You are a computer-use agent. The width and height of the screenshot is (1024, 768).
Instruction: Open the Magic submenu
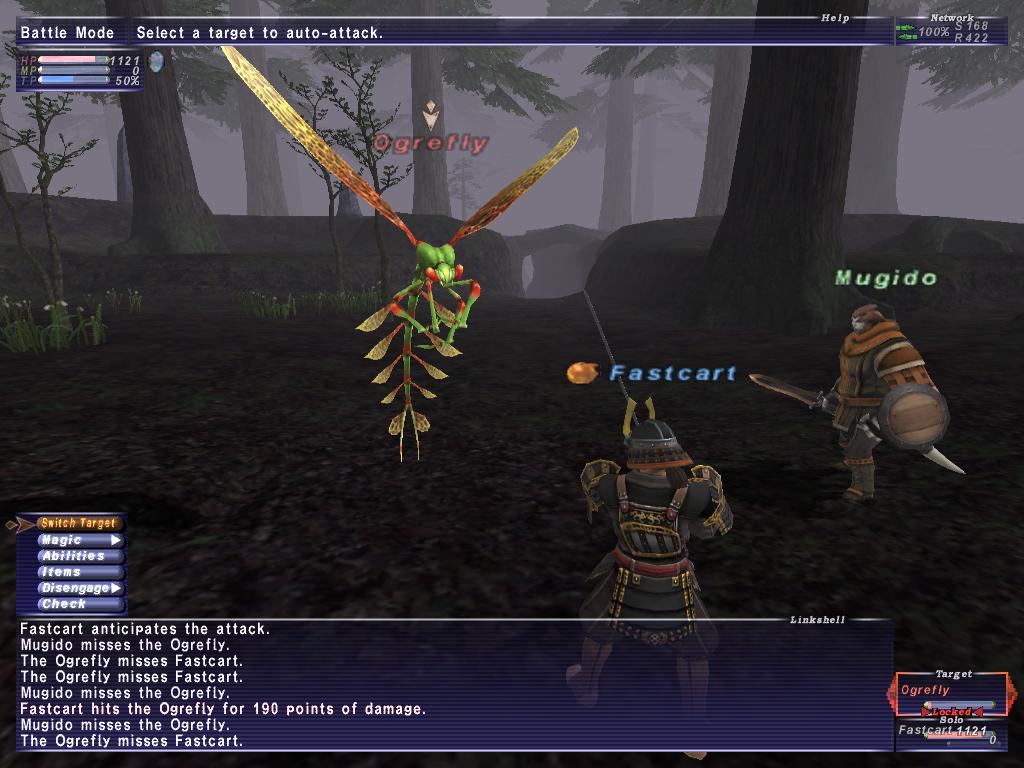pos(78,540)
